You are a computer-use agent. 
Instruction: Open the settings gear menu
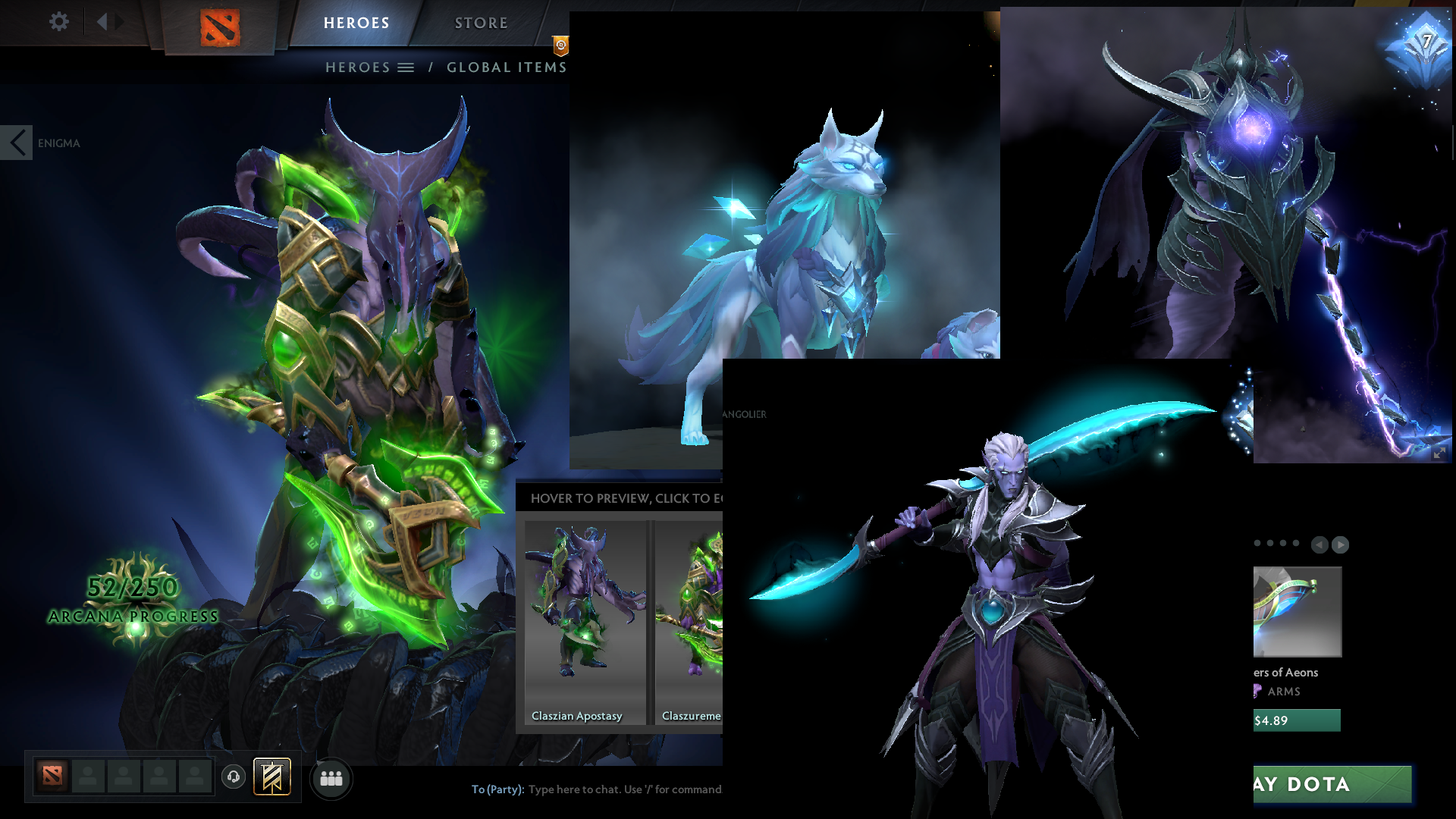point(59,22)
